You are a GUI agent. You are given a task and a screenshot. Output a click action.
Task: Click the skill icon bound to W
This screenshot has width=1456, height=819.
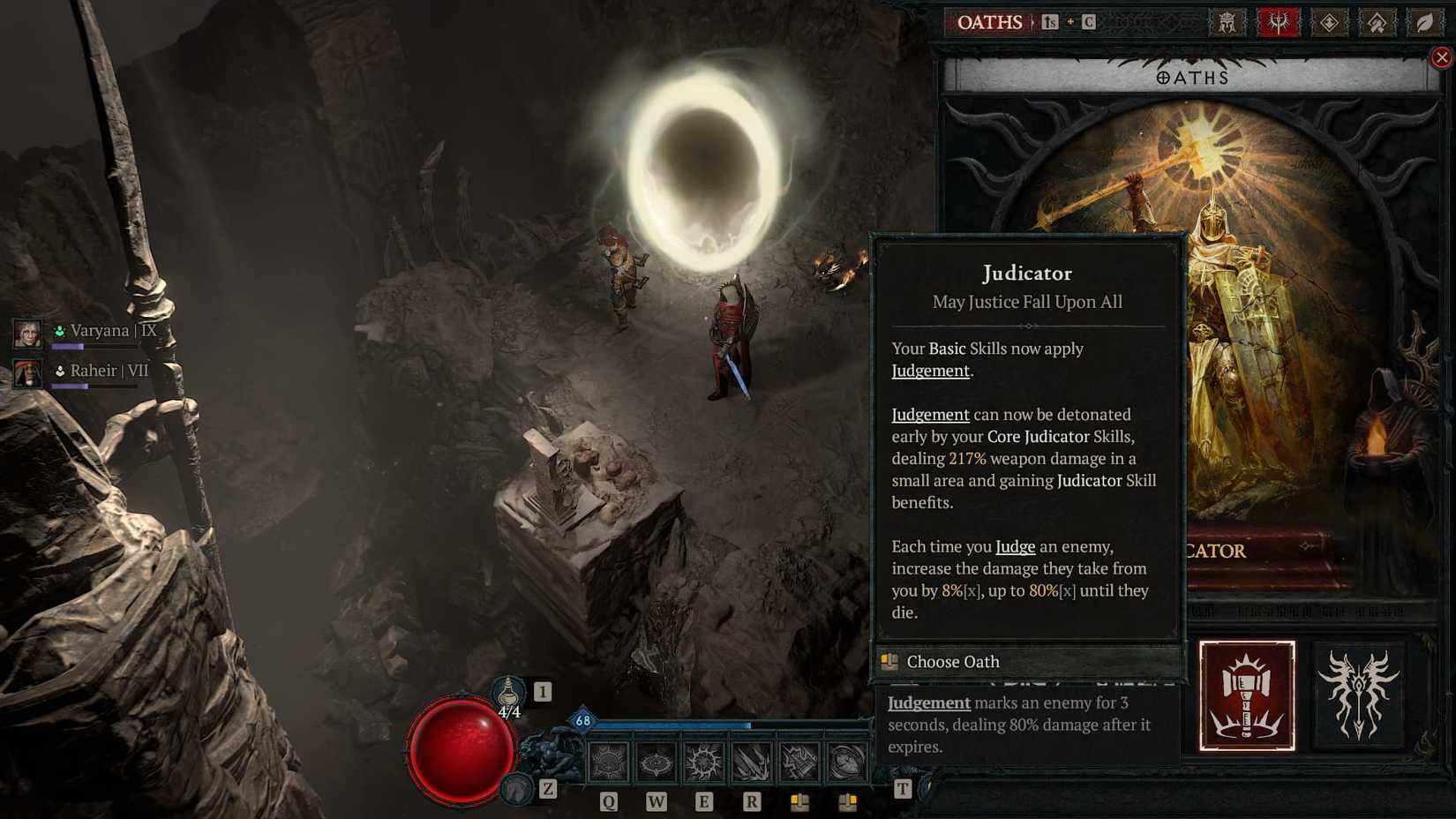pyautogui.click(x=655, y=761)
